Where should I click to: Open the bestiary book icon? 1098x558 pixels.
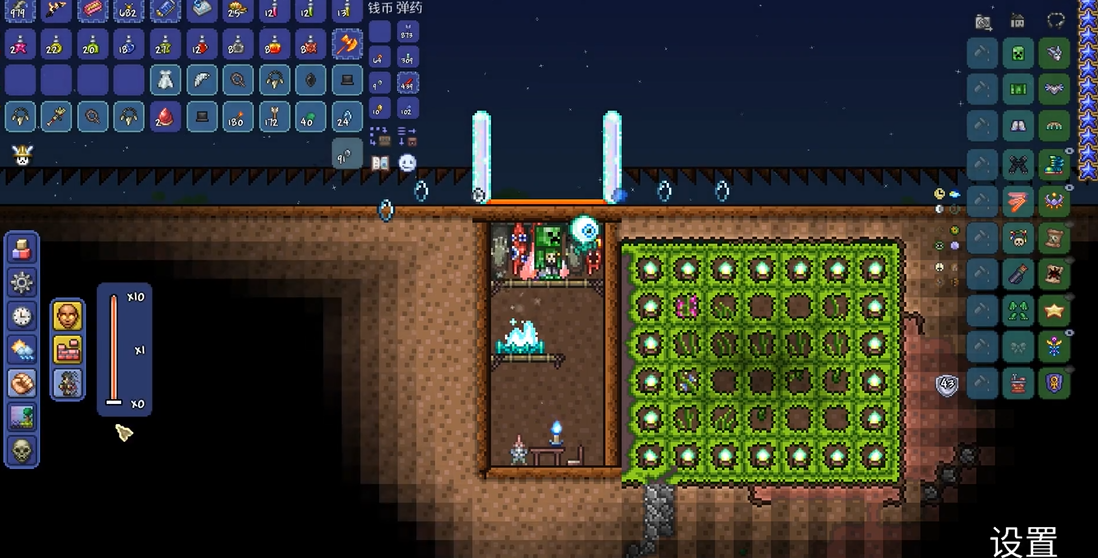pos(380,162)
